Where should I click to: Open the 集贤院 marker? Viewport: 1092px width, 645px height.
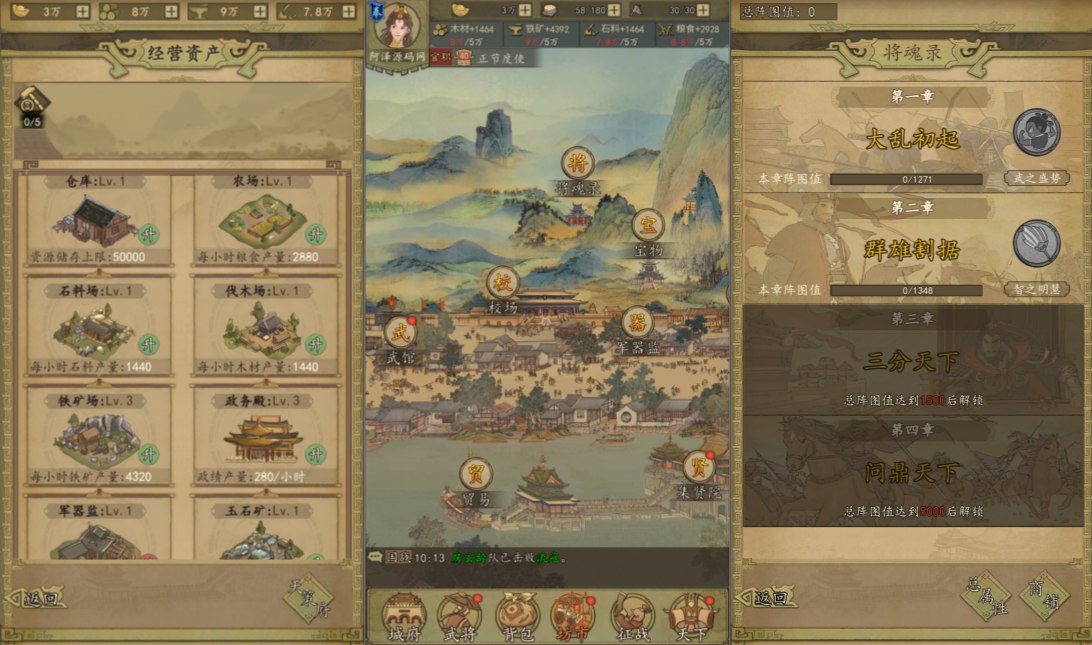699,467
